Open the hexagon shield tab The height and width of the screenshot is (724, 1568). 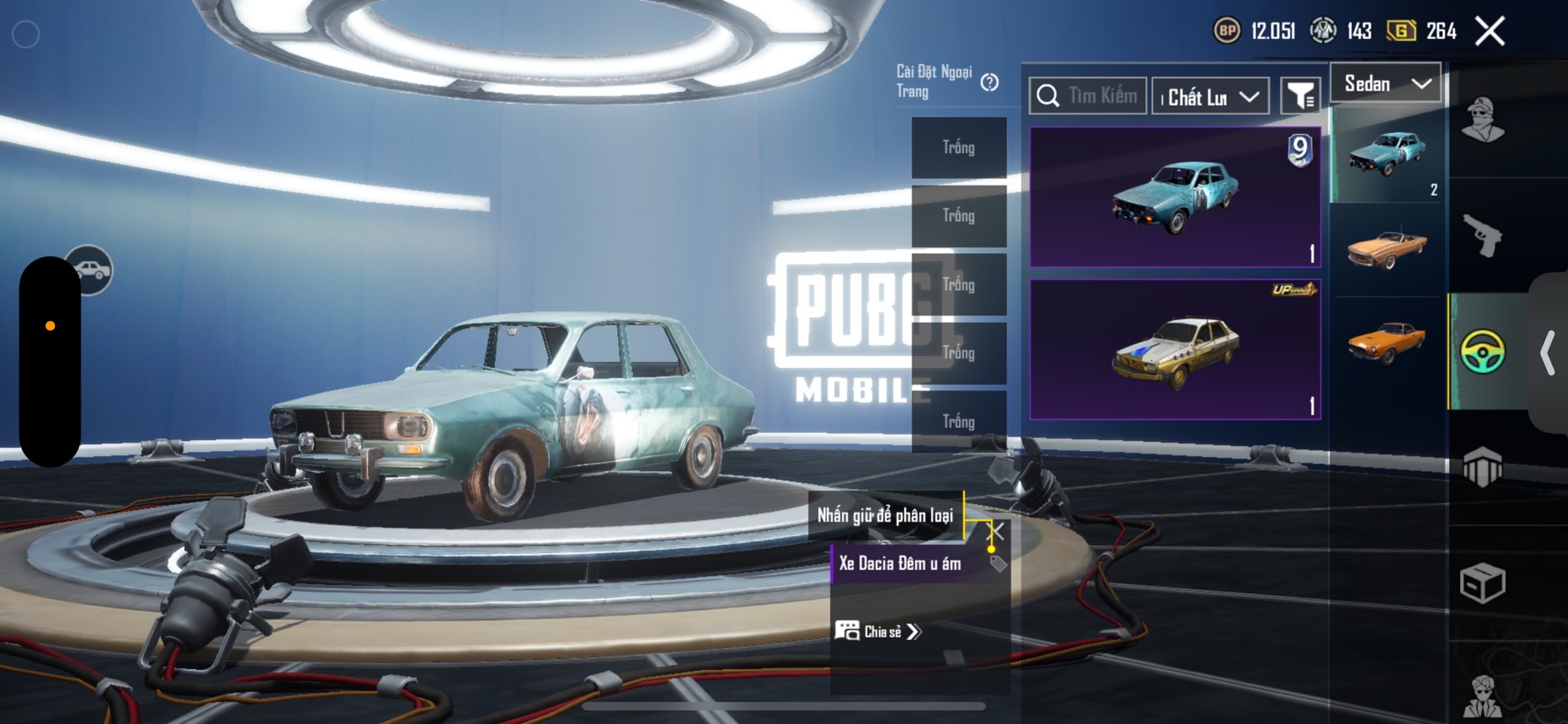coord(1482,467)
